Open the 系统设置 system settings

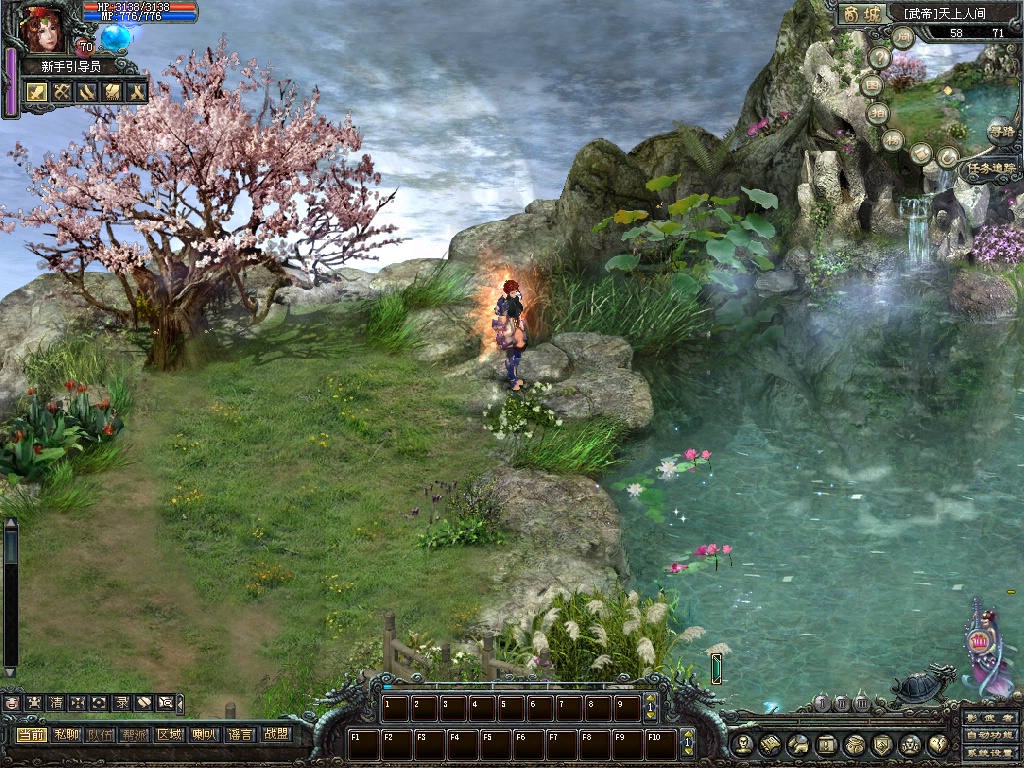click(x=990, y=752)
